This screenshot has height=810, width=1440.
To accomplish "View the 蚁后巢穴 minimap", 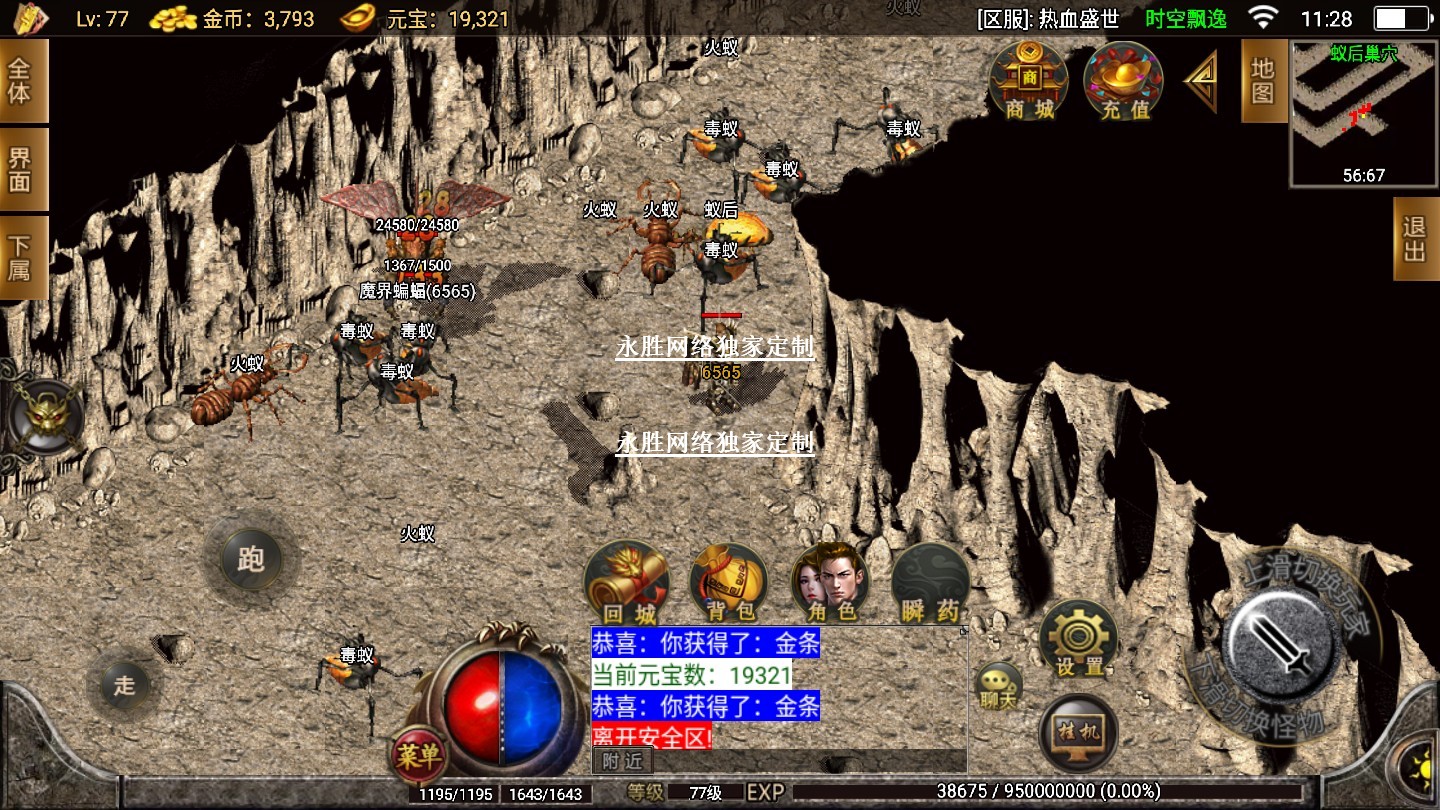I will coord(1363,113).
